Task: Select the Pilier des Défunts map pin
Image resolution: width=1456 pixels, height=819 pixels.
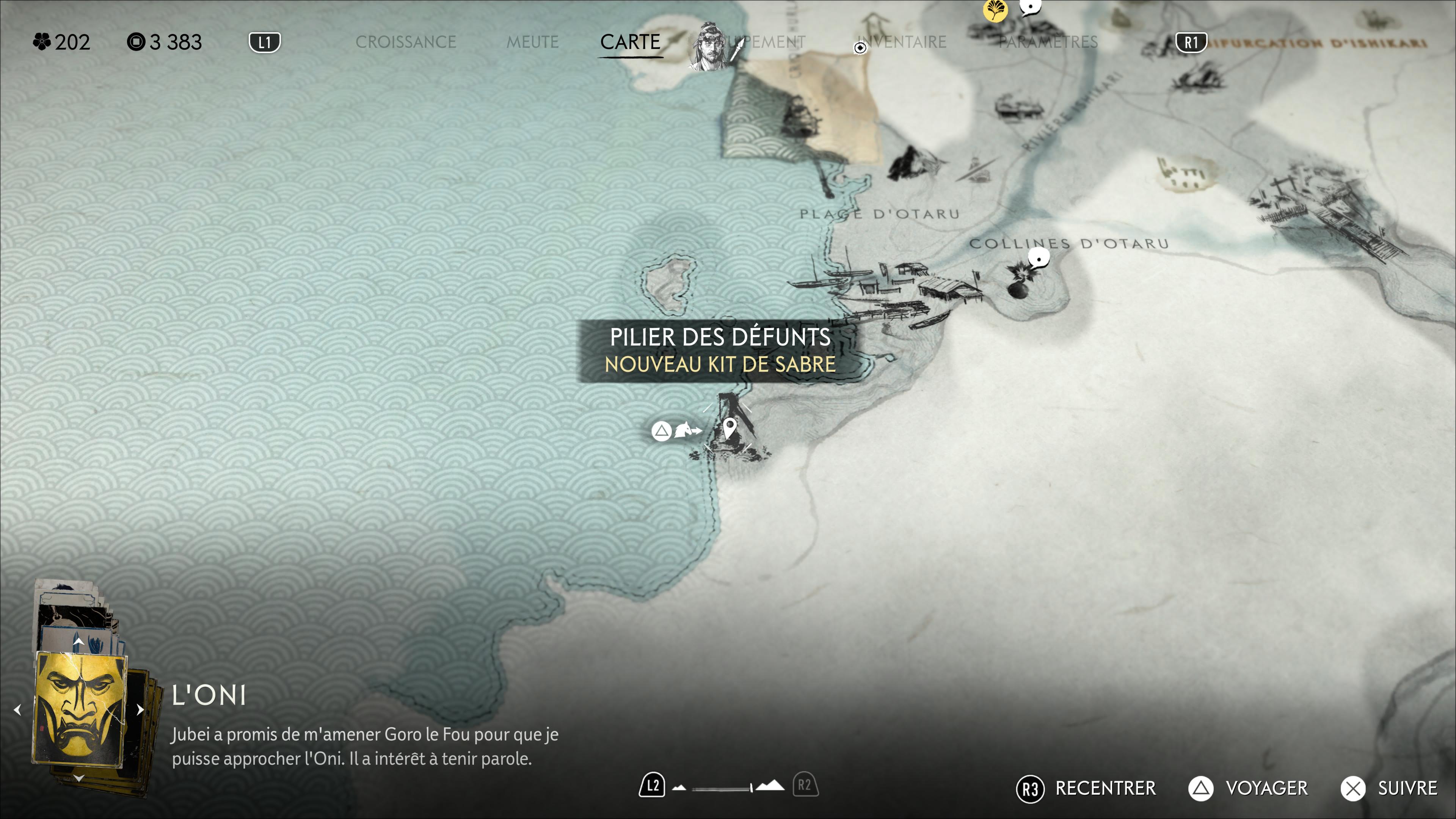Action: click(730, 427)
